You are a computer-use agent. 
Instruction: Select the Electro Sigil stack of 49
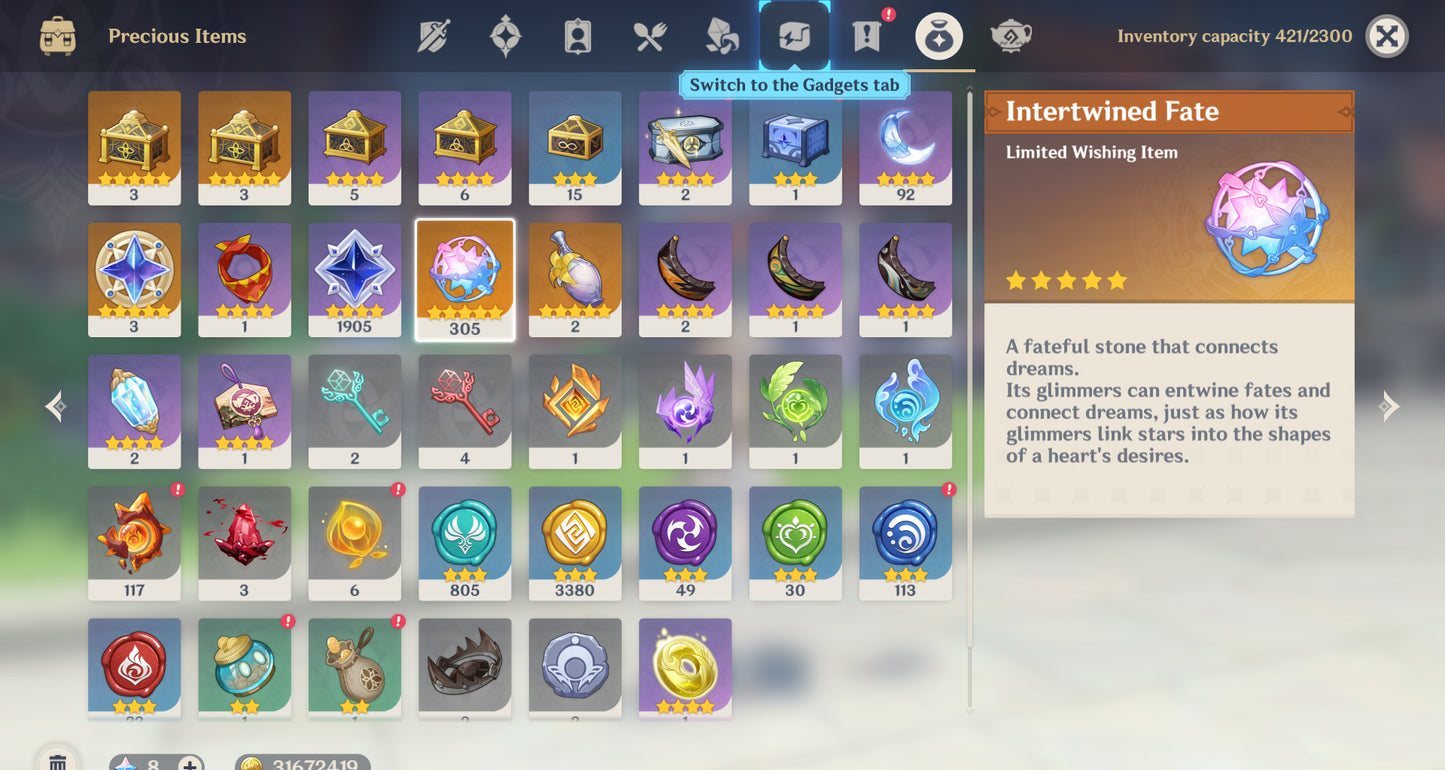[x=684, y=543]
